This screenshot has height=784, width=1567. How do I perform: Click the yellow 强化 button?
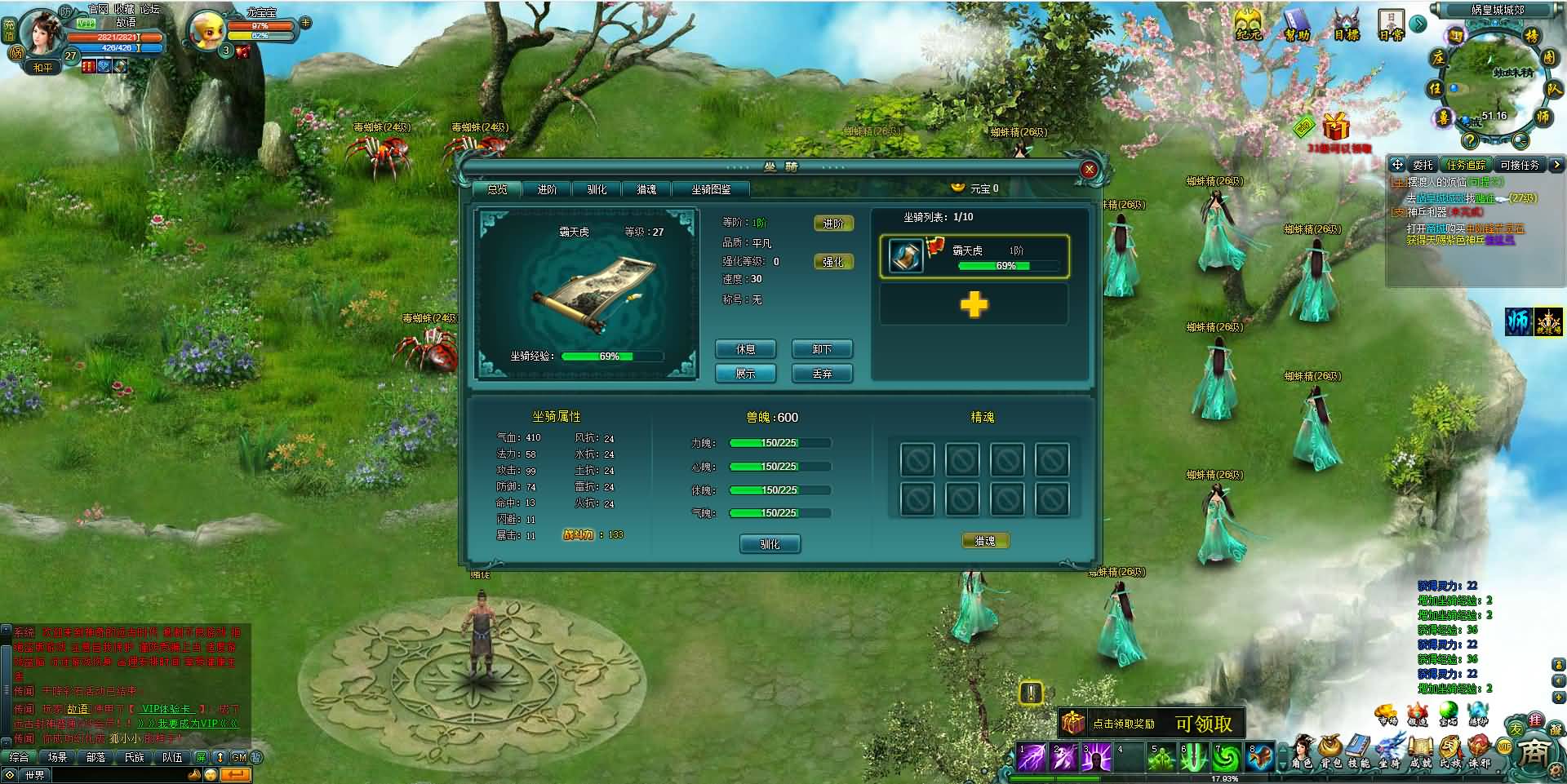point(832,262)
